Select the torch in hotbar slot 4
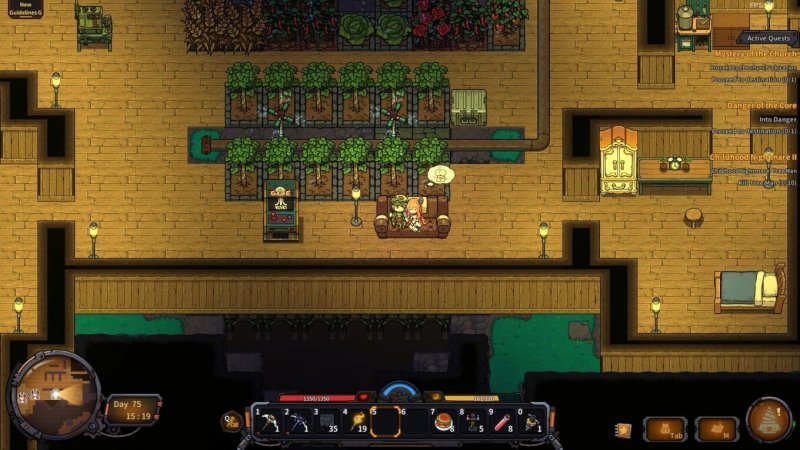This screenshot has height=450, width=800. coord(356,422)
